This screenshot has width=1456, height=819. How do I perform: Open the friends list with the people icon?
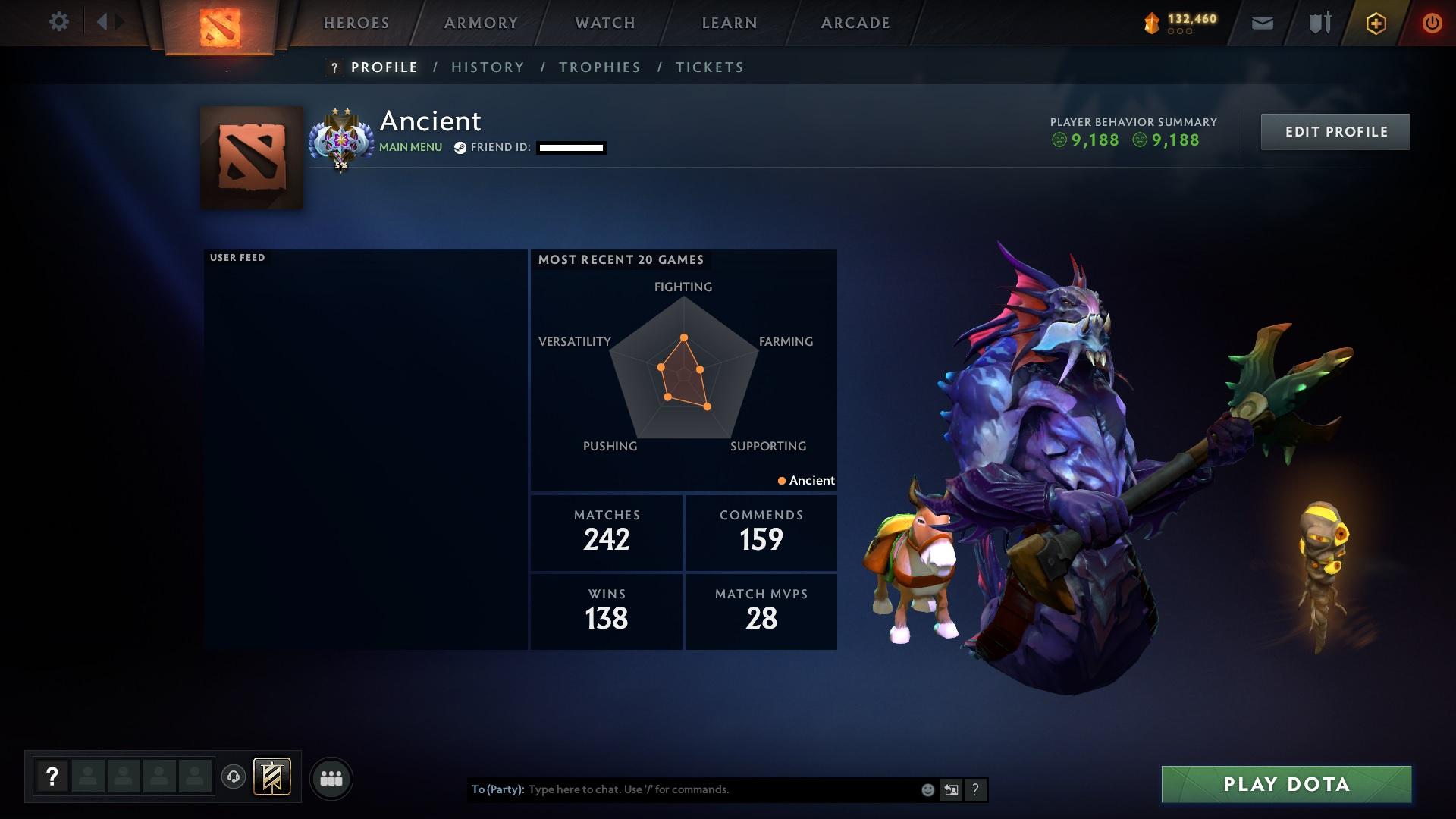[x=331, y=777]
